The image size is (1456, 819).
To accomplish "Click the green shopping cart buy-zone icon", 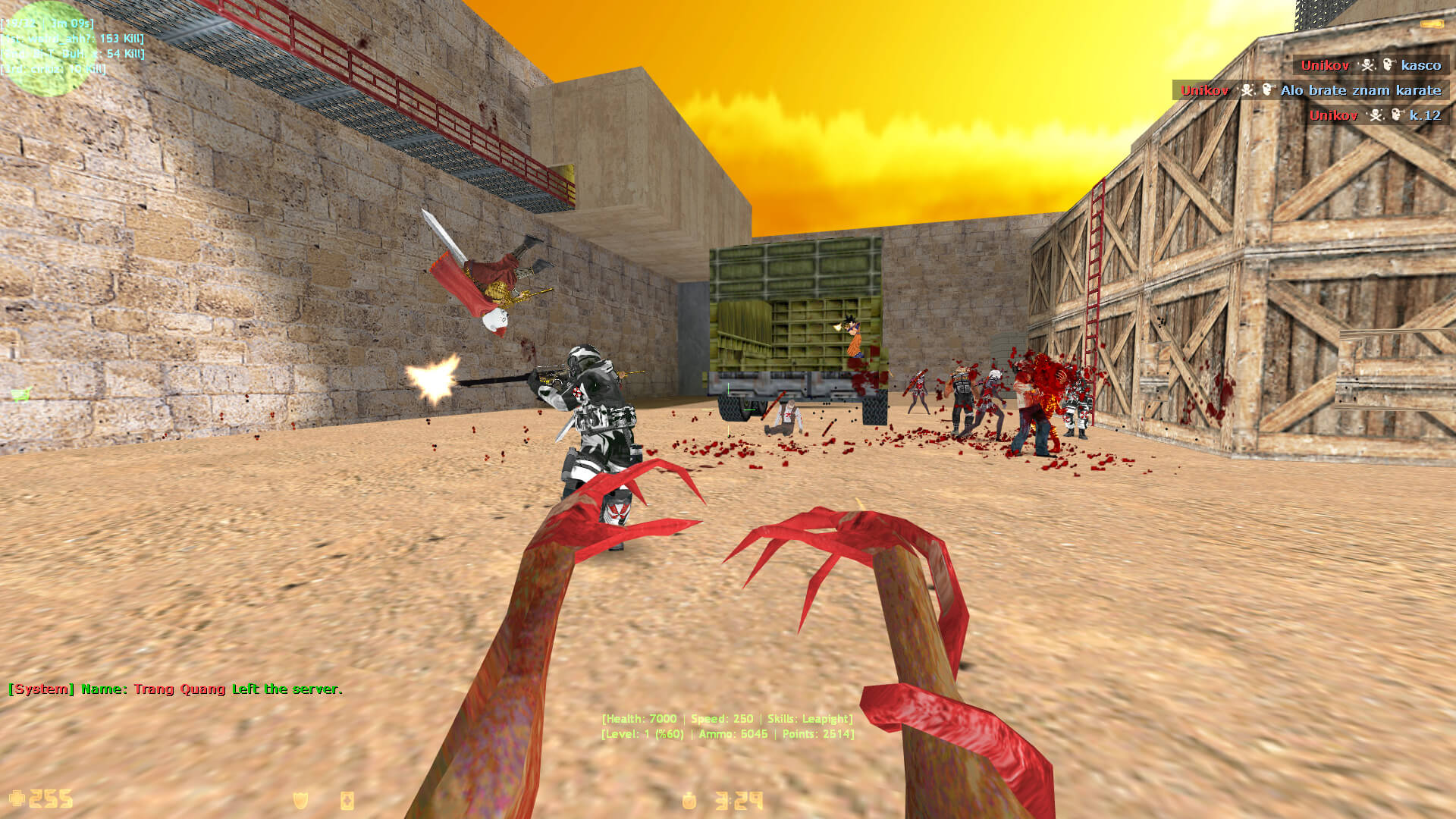I will point(20,394).
